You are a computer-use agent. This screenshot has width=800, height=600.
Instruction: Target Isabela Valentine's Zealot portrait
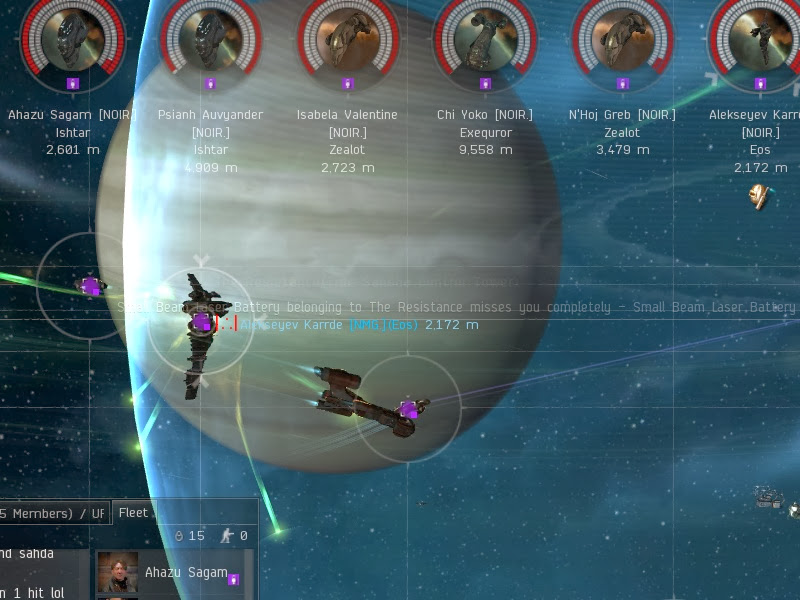(347, 38)
